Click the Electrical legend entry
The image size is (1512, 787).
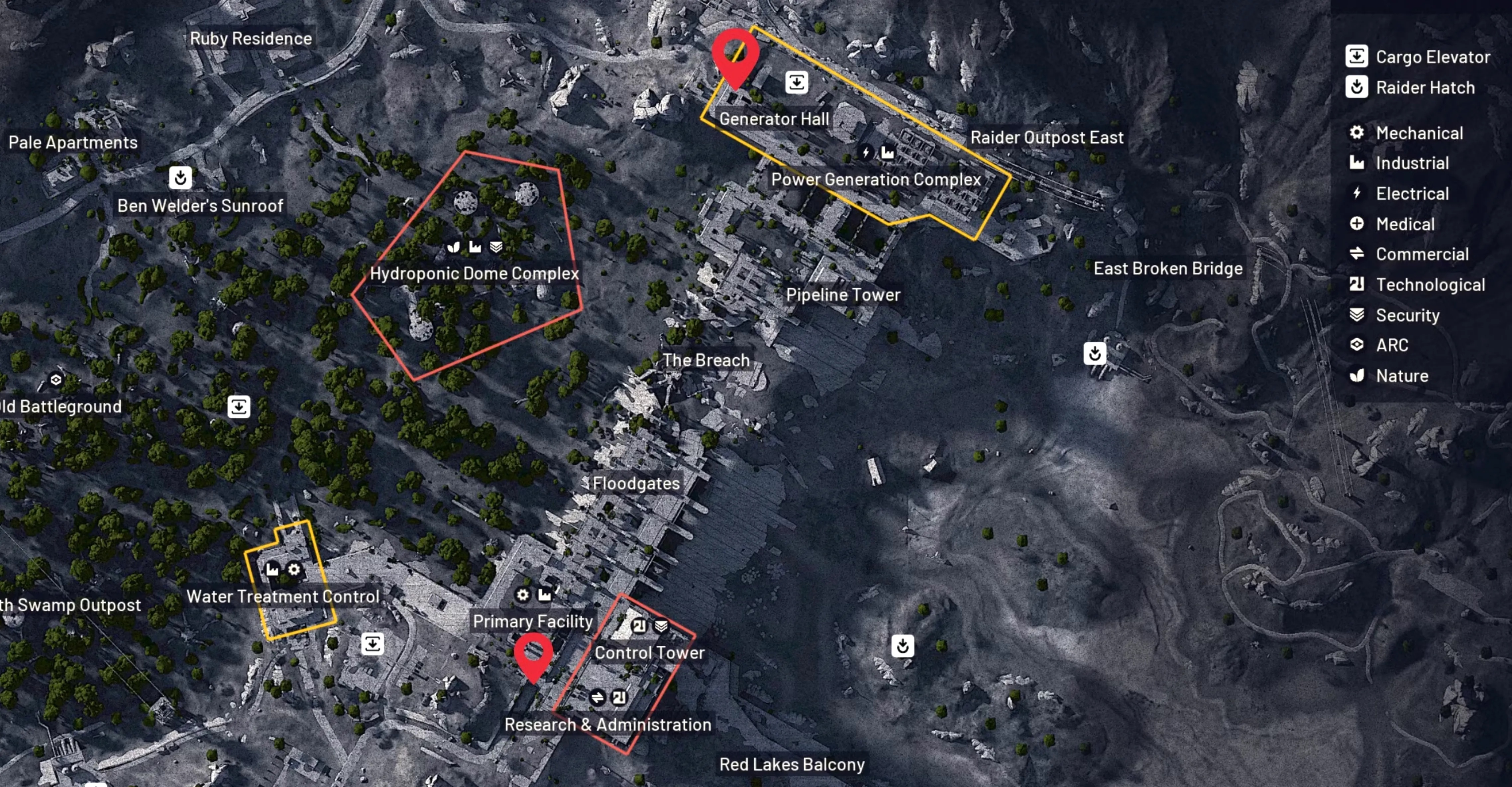click(x=1399, y=194)
